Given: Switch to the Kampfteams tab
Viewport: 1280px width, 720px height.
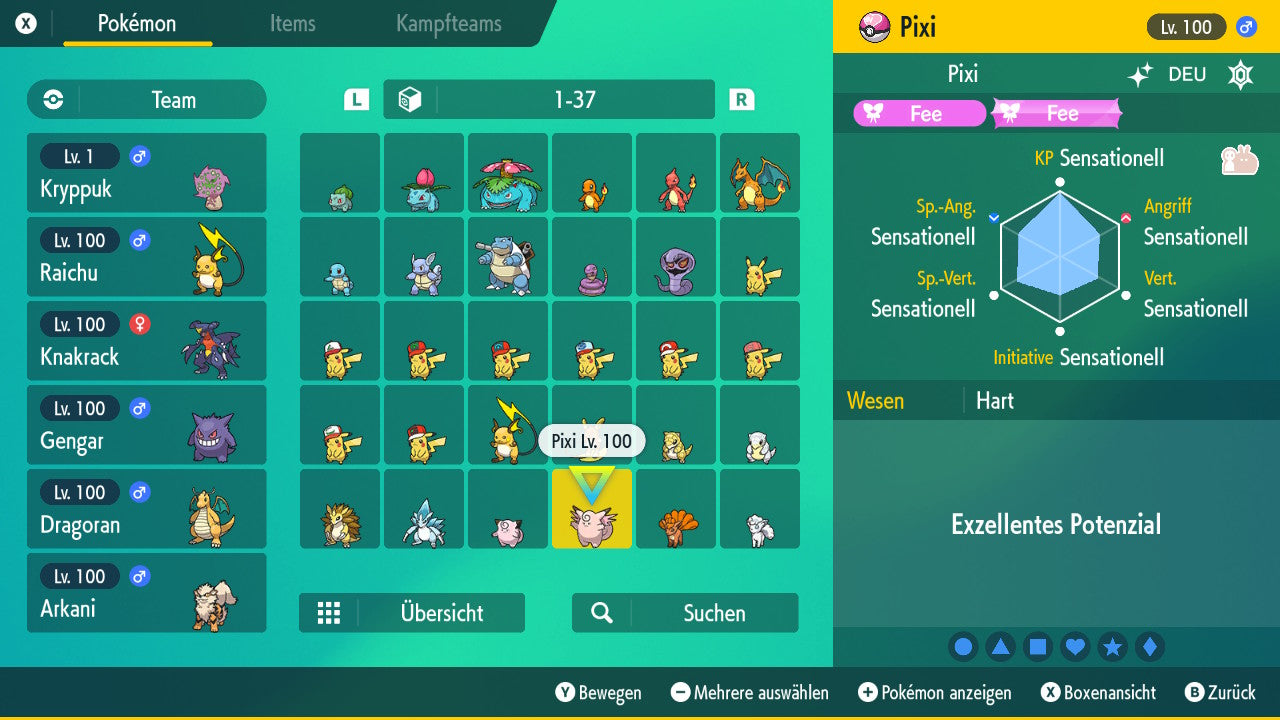Looking at the screenshot, I should point(447,25).
